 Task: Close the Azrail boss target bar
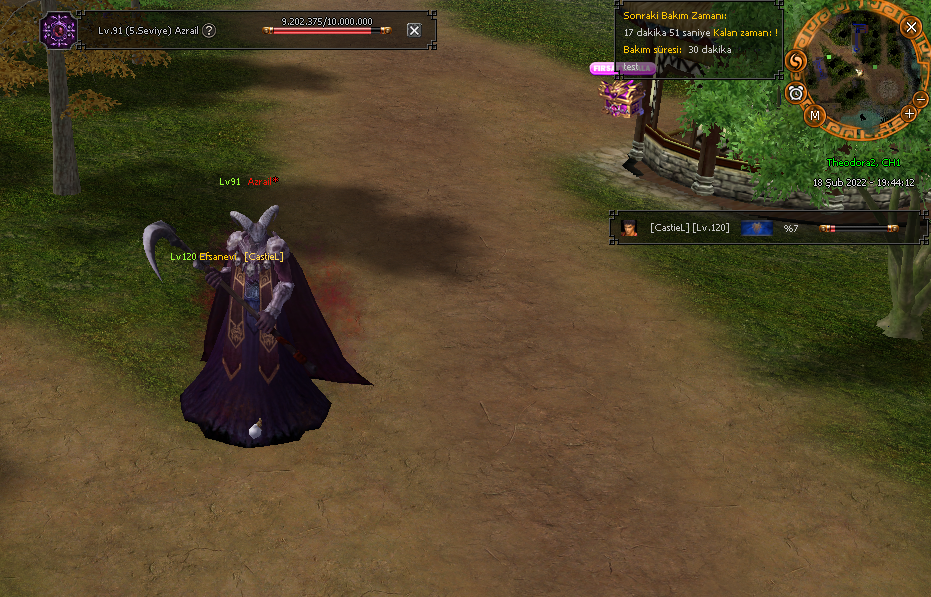414,30
